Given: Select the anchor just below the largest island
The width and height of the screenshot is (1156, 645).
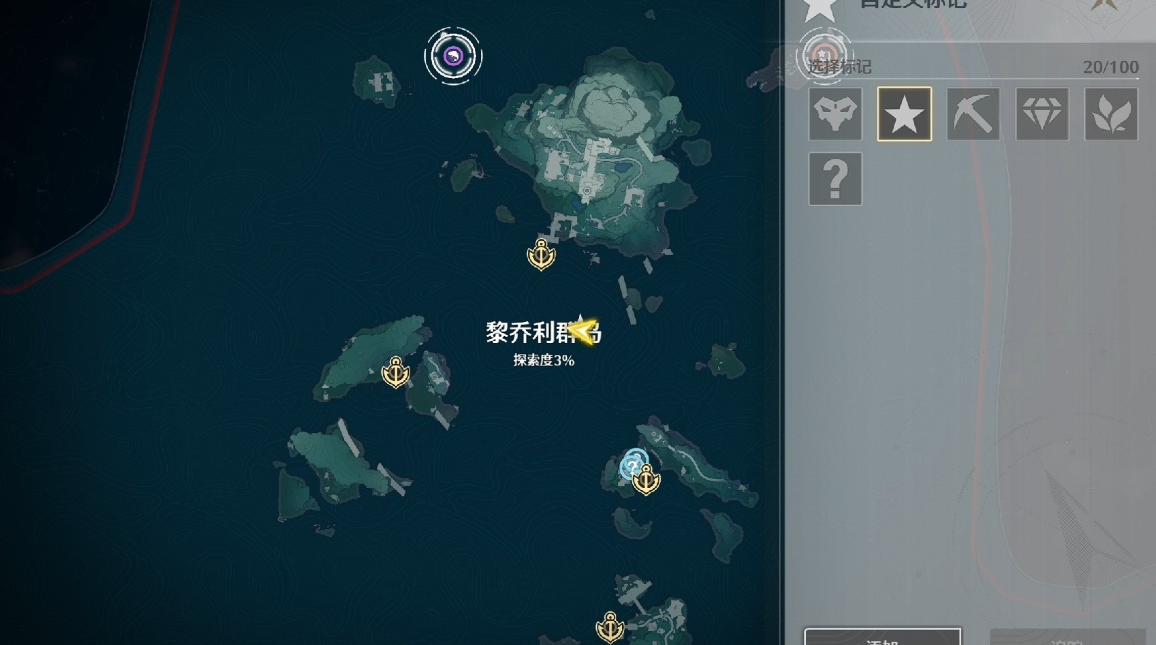Looking at the screenshot, I should (x=541, y=256).
